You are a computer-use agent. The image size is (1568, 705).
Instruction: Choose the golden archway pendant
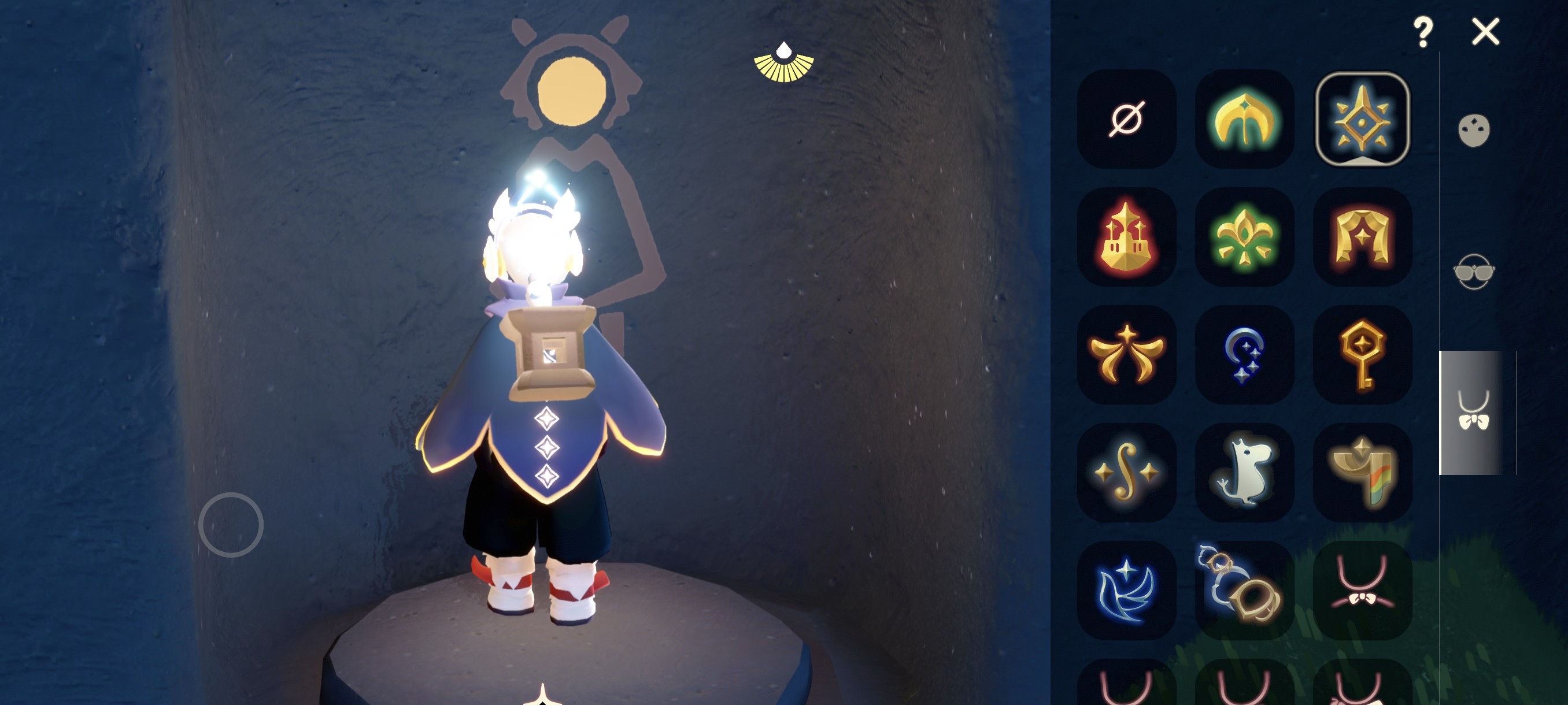[x=1362, y=236]
